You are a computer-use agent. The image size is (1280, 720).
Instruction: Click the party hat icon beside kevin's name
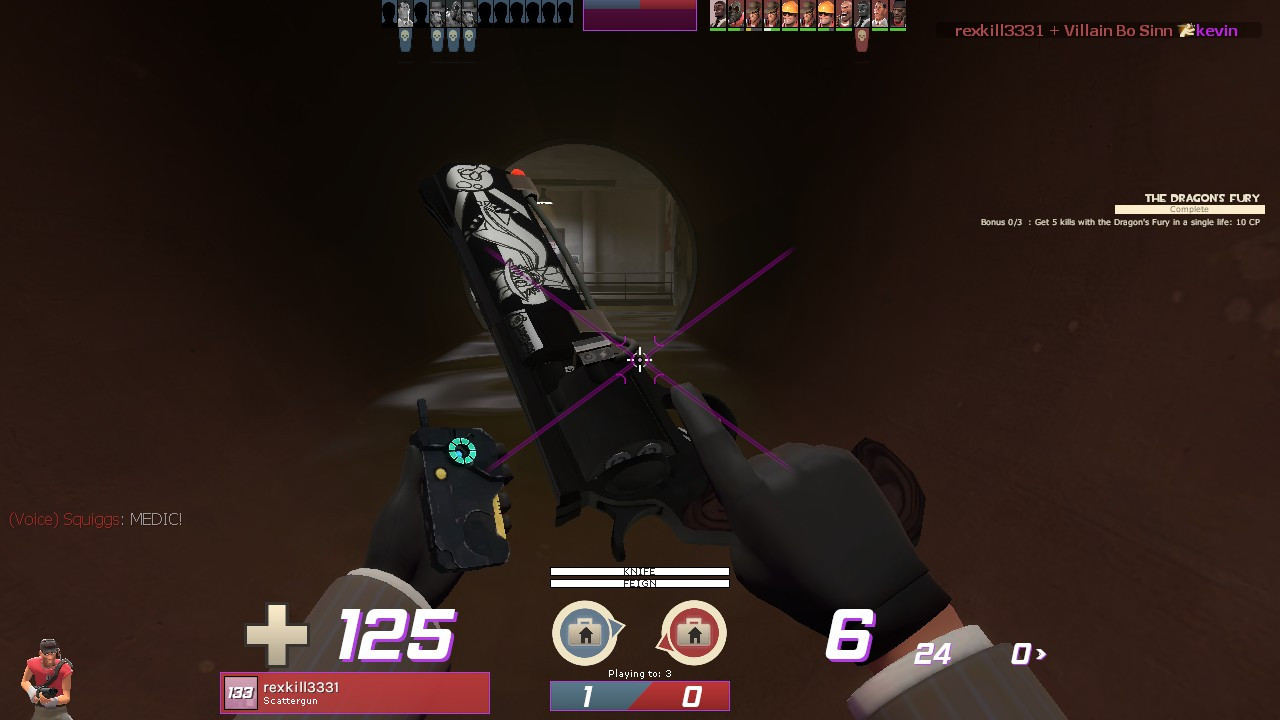pos(1185,30)
